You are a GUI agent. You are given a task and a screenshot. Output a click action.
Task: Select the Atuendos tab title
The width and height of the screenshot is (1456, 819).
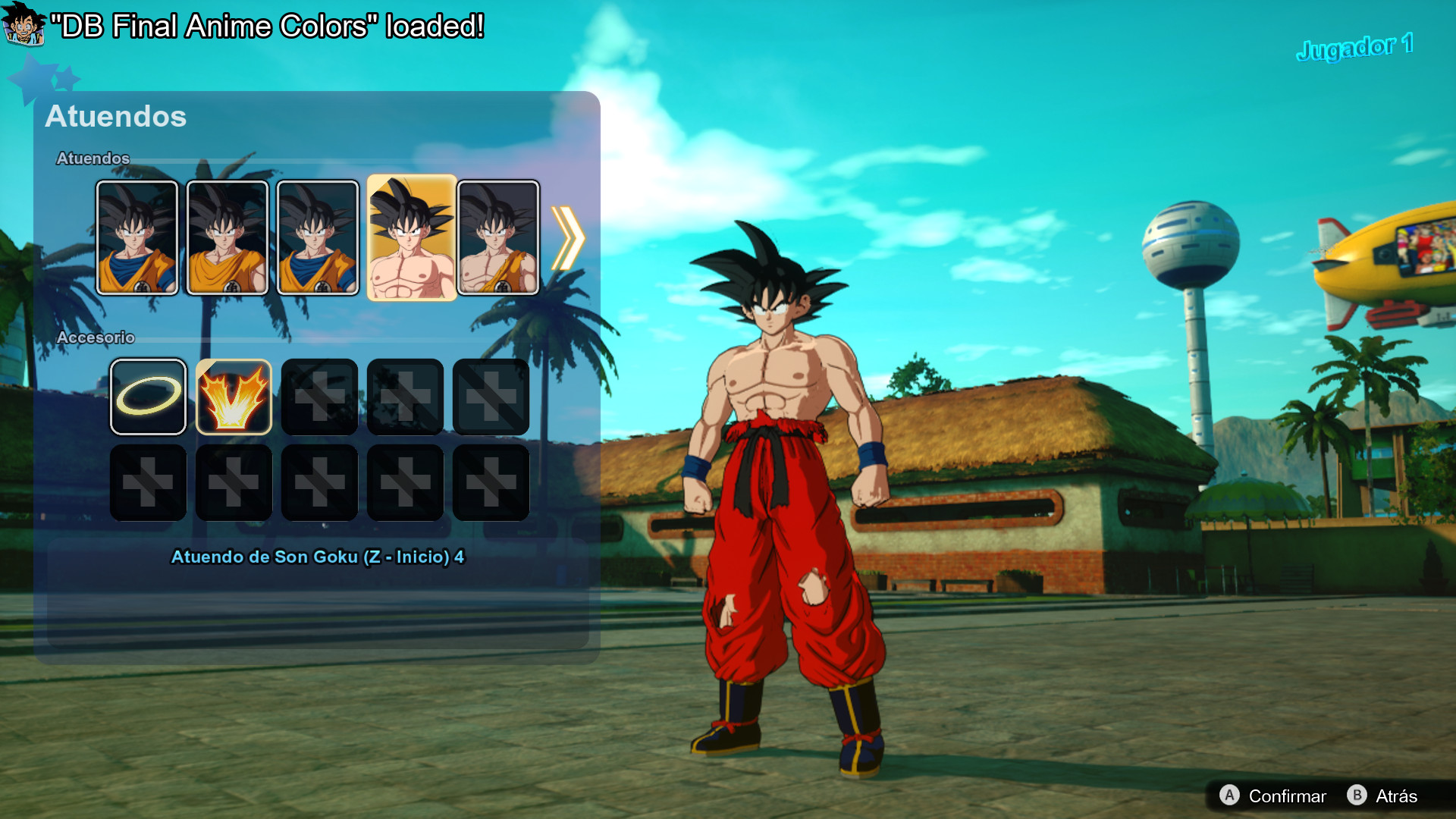pyautogui.click(x=115, y=117)
